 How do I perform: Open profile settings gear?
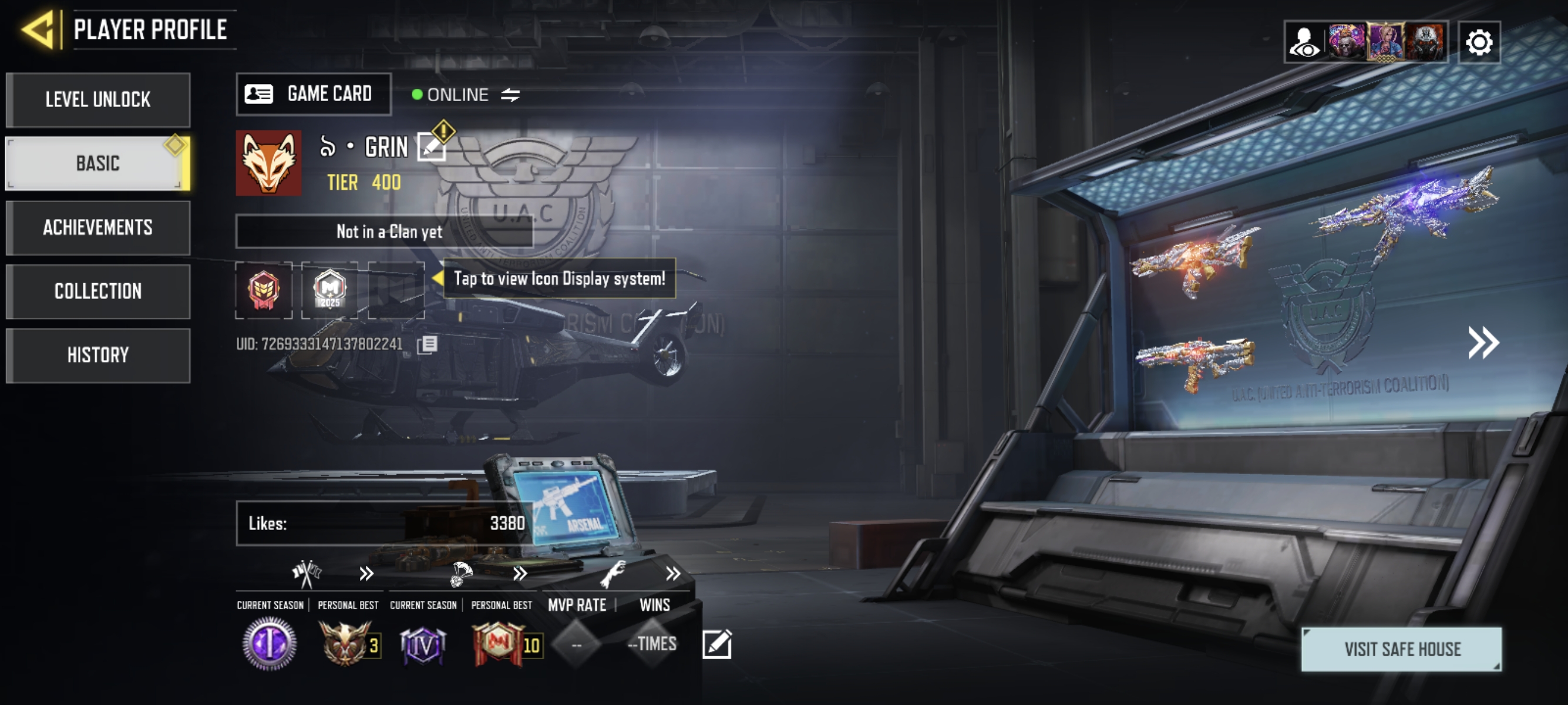click(1479, 43)
